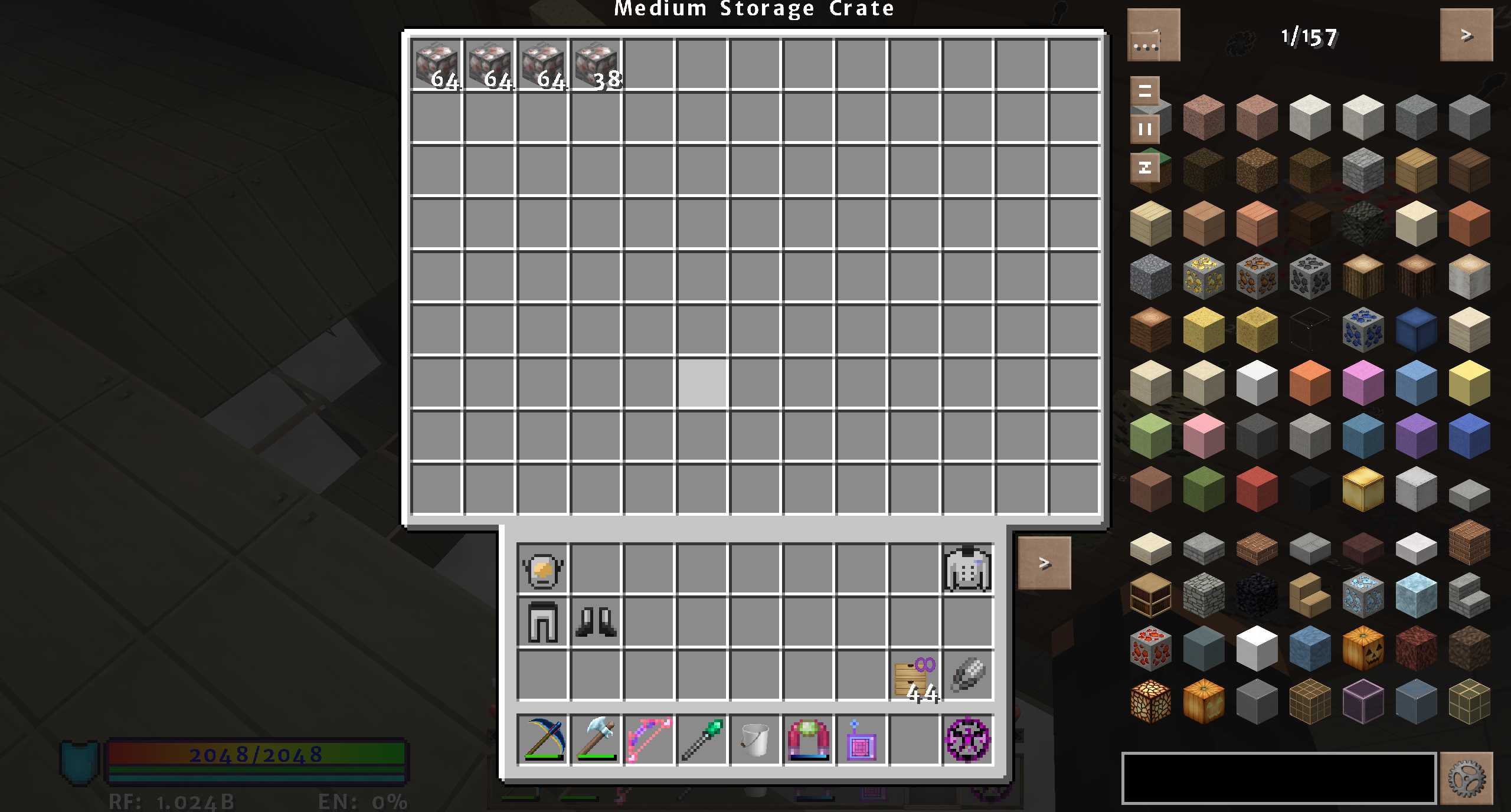The image size is (1511, 812).
Task: Click the three-dots button above the item list
Action: [x=1153, y=35]
